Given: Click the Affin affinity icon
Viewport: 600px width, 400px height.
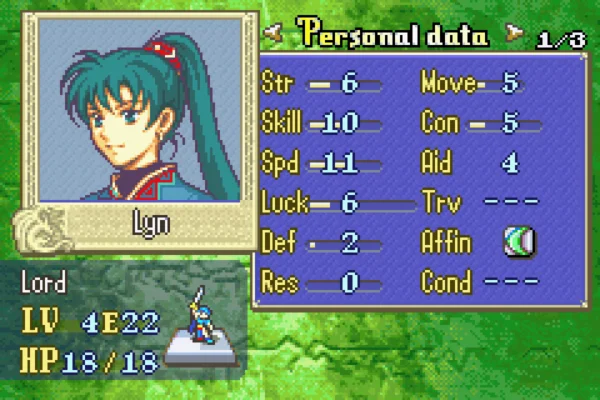Looking at the screenshot, I should tap(519, 242).
